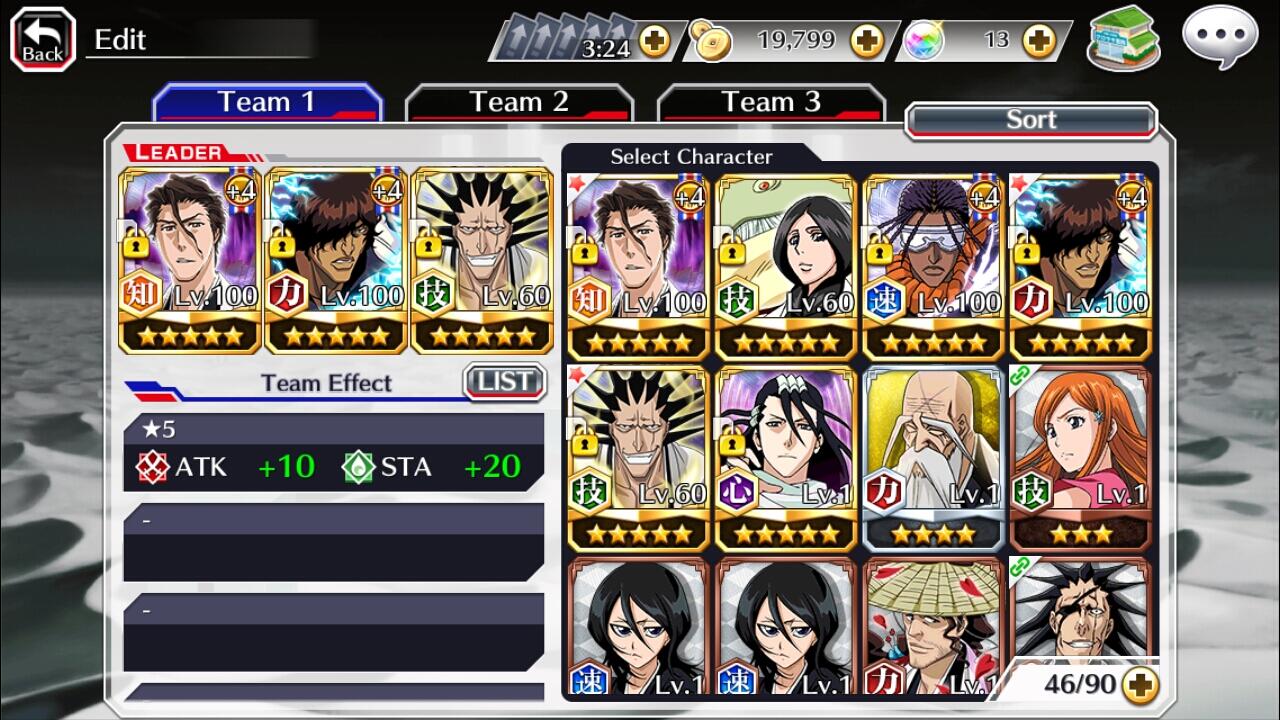Pick the goggles-wearing Lv.100 speed character
The height and width of the screenshot is (720, 1280).
coord(933,266)
